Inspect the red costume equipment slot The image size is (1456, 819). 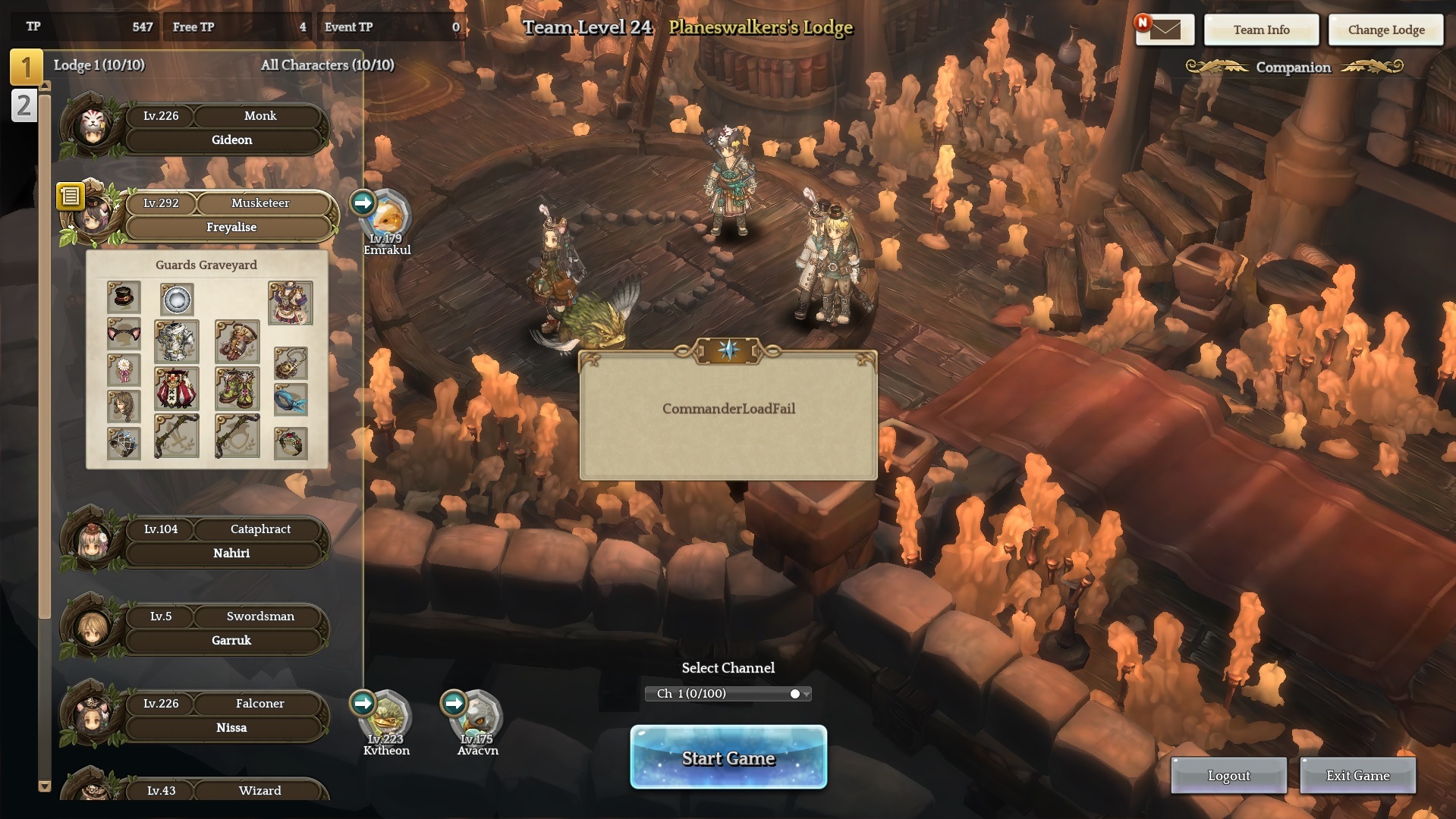(176, 388)
